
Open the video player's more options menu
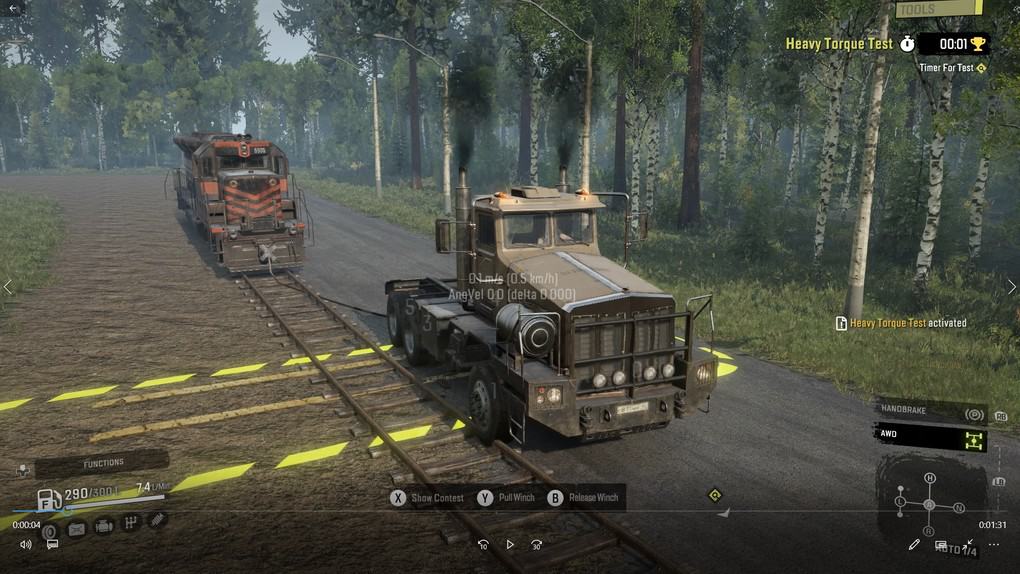[993, 545]
